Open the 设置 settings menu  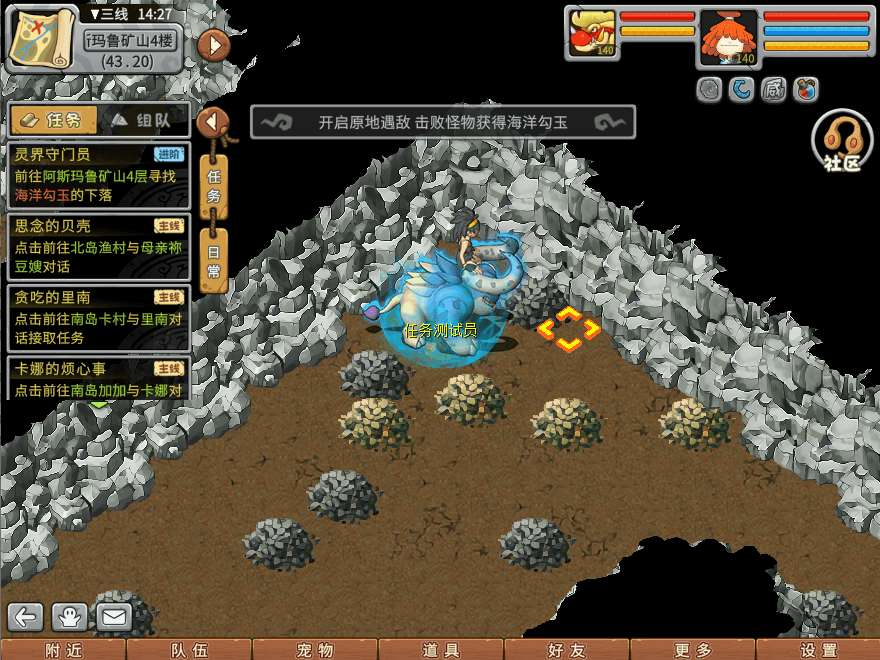pos(819,650)
